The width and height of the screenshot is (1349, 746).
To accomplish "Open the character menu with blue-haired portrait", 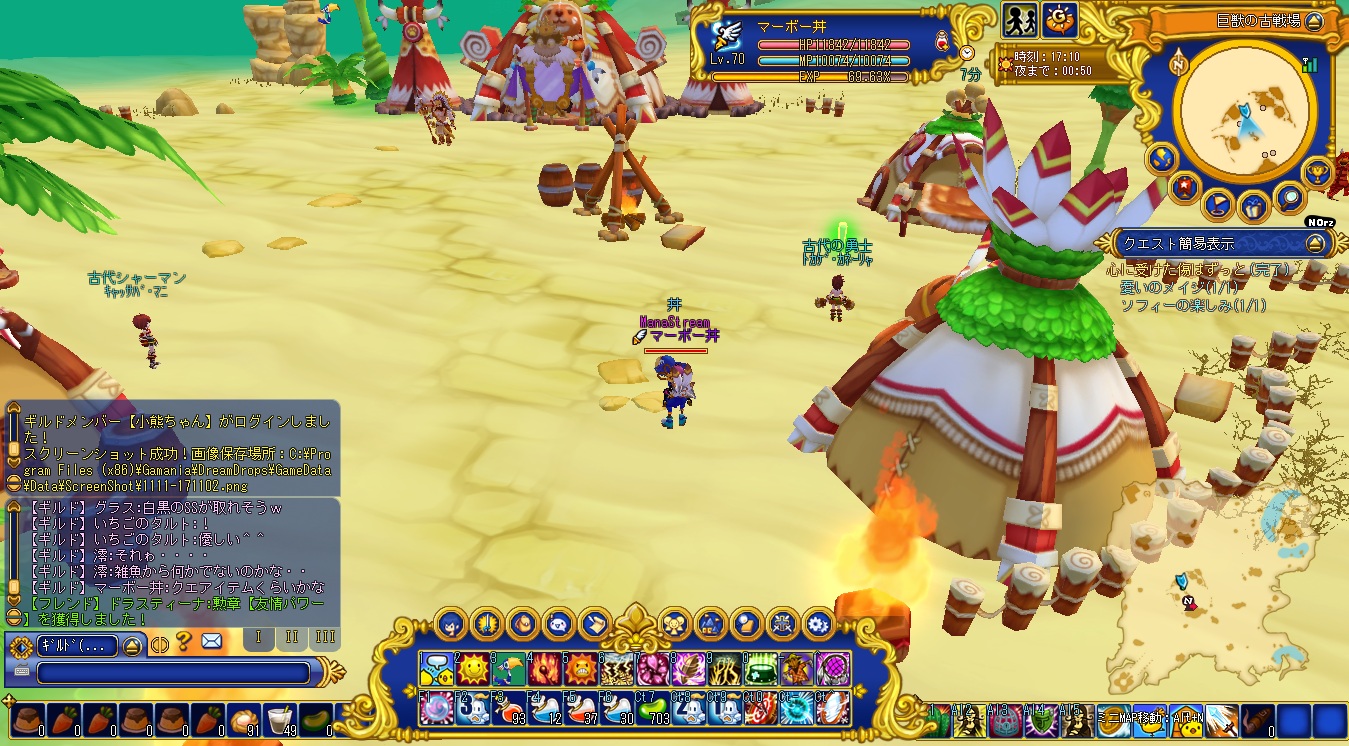I will click(450, 624).
